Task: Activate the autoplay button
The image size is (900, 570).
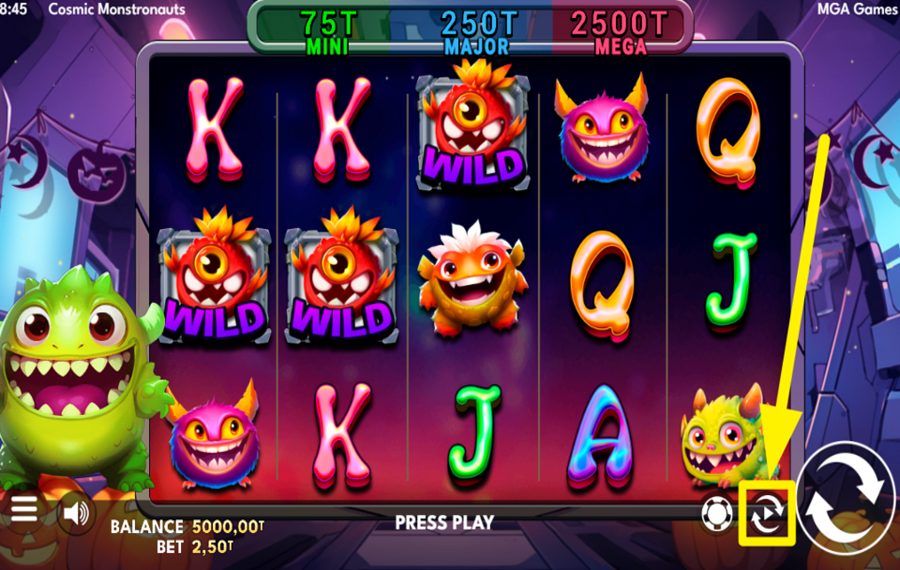Action: 767,514
